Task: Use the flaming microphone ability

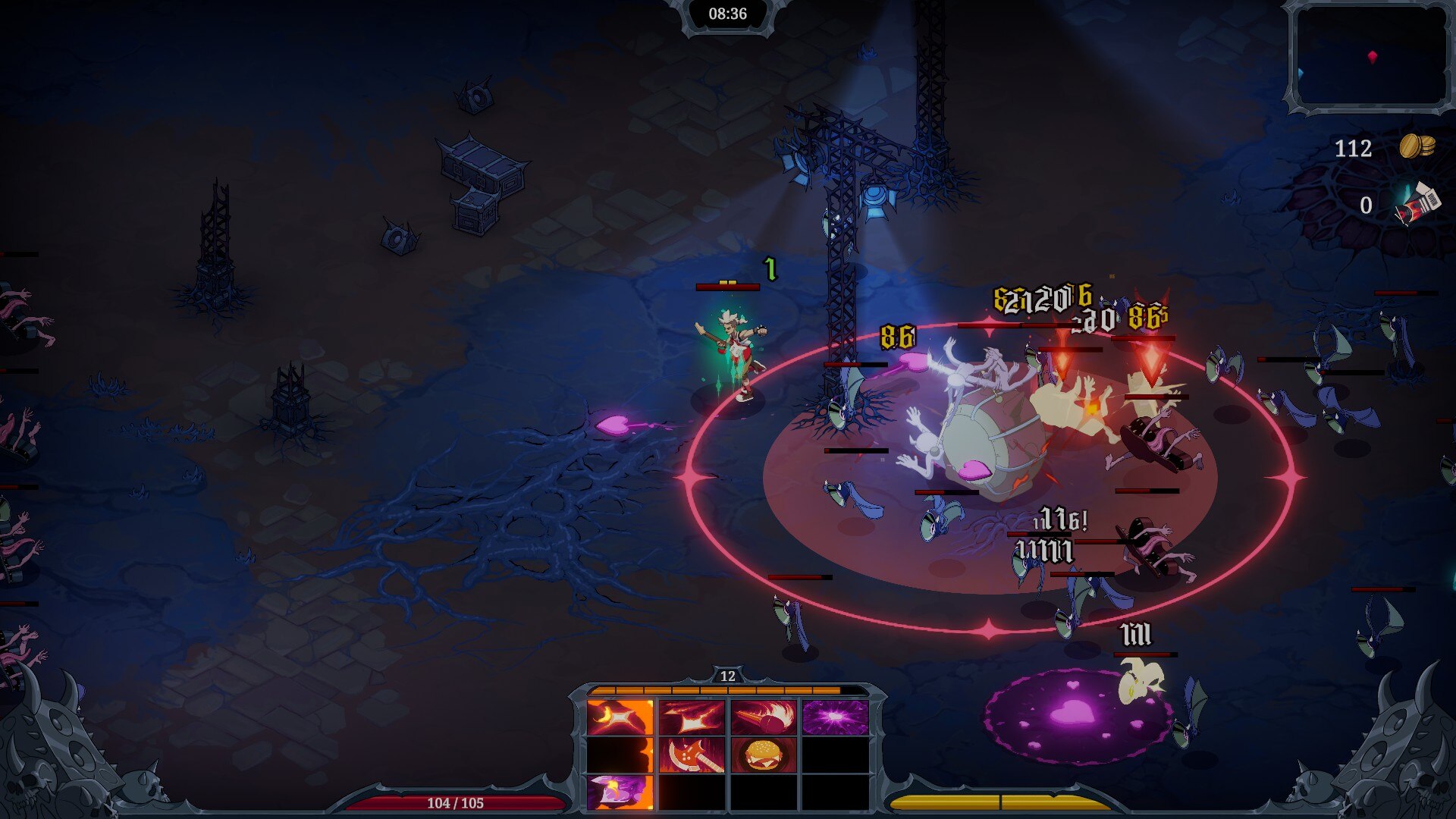Action: tap(764, 717)
